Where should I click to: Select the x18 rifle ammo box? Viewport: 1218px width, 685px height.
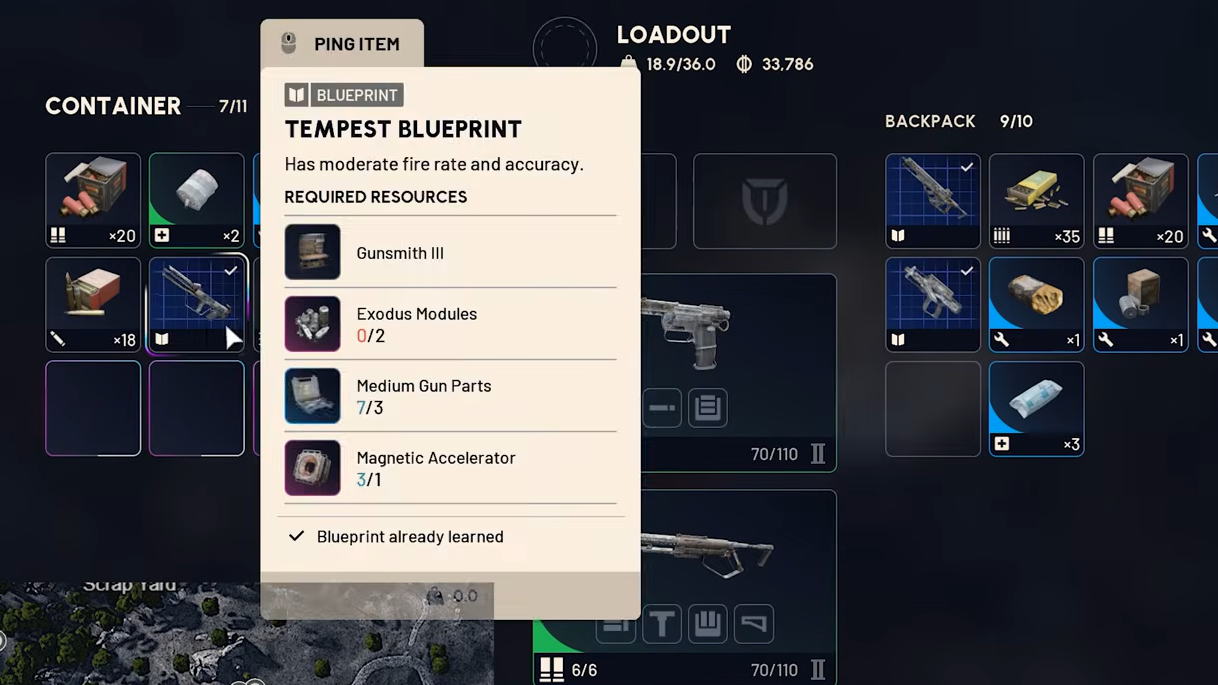click(93, 304)
